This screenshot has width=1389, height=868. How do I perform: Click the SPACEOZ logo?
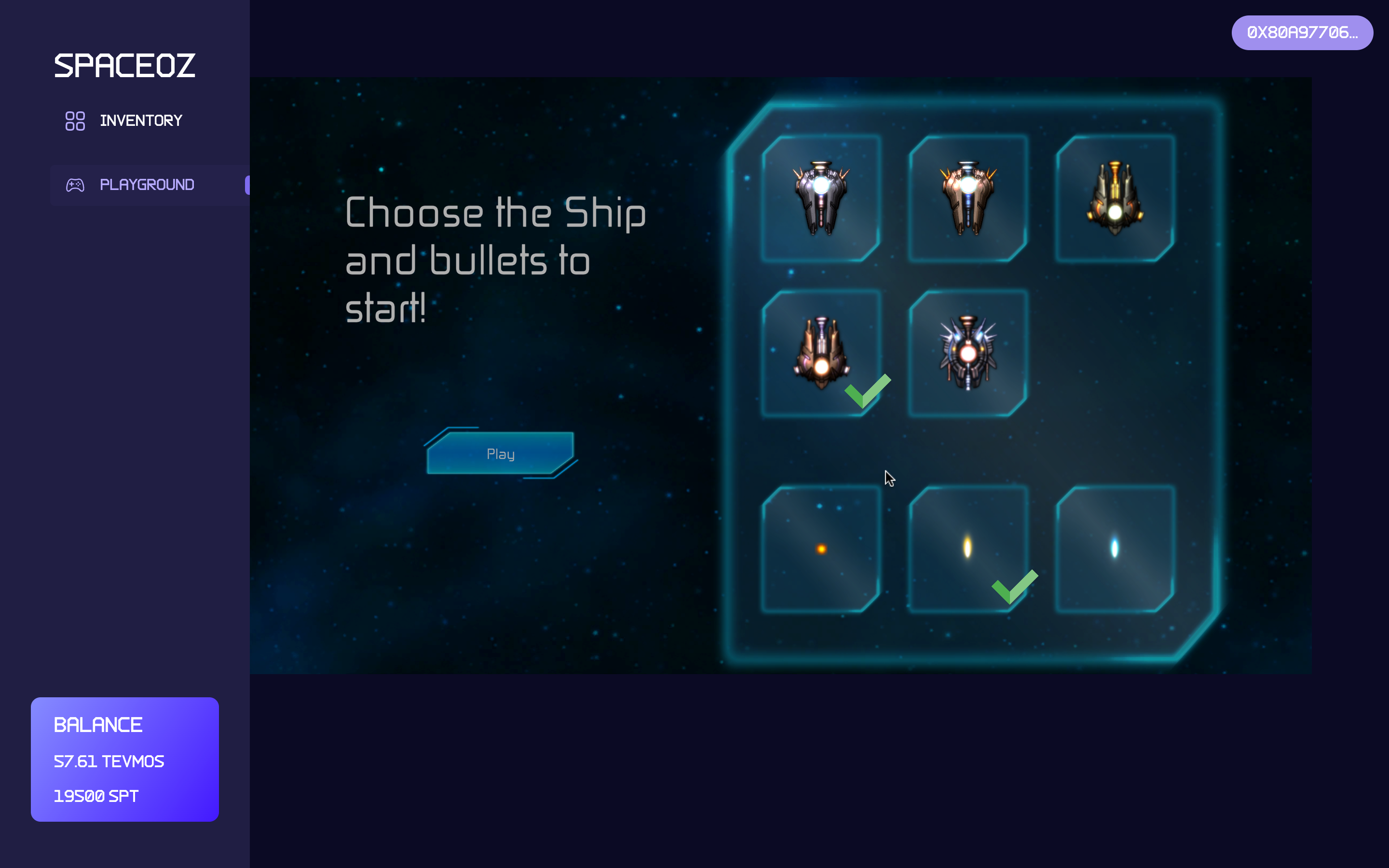coord(124,66)
